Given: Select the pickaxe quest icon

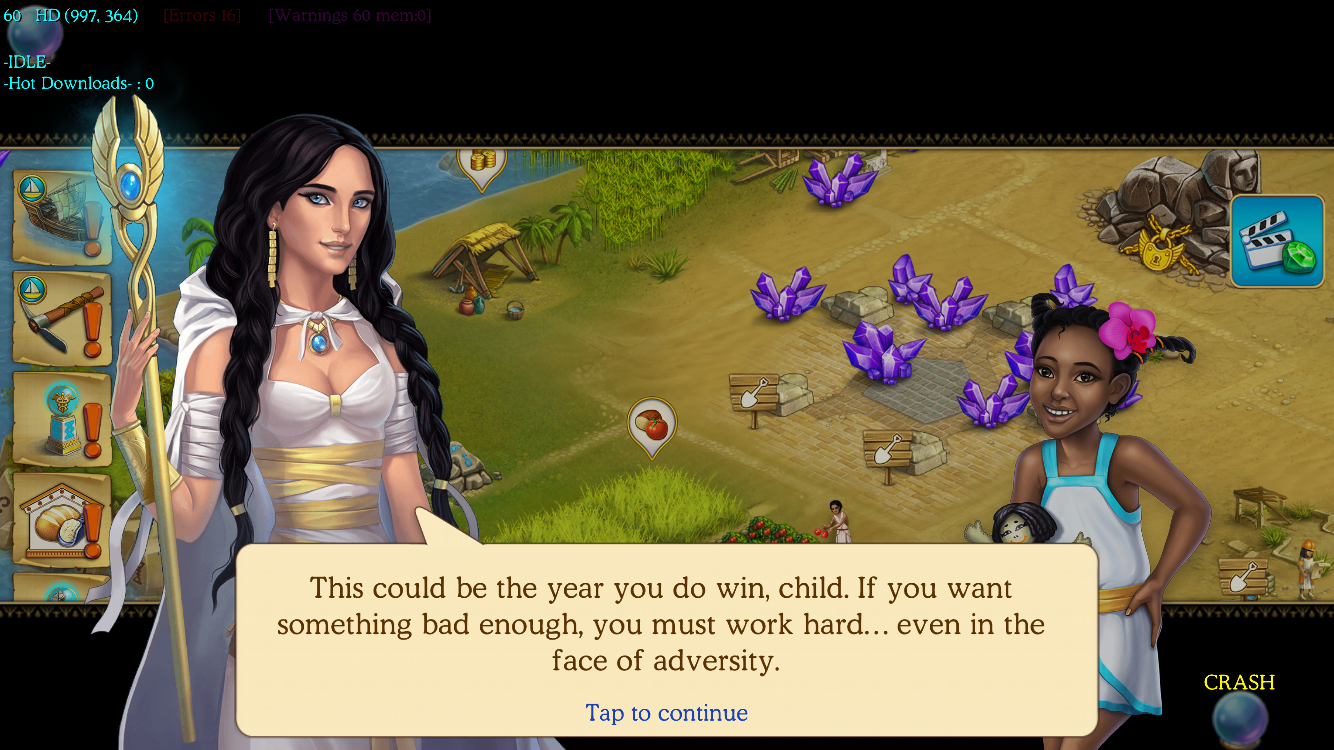Looking at the screenshot, I should [61, 318].
